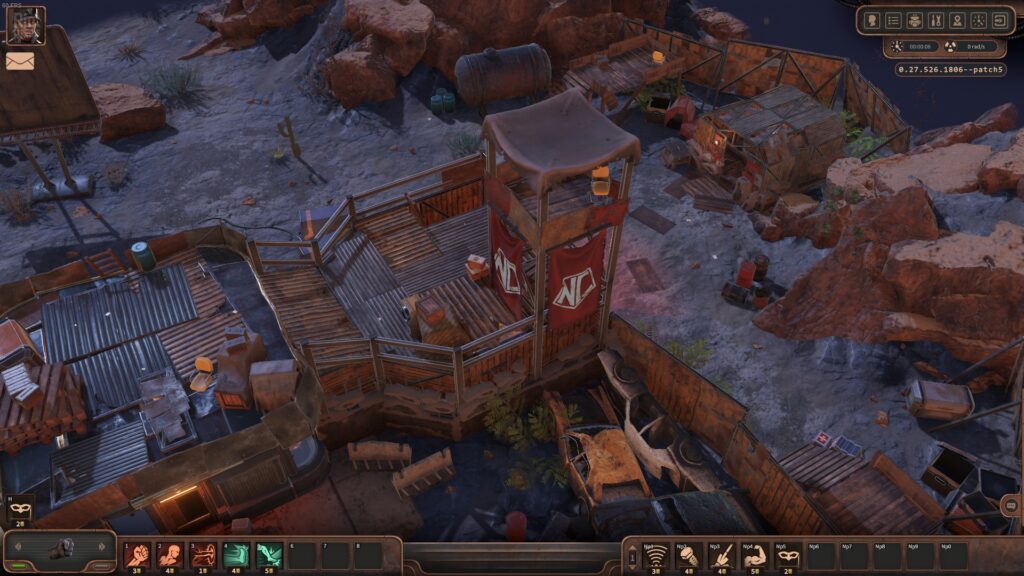
Task: Open the chat bubble button
Action: [x=1010, y=507]
